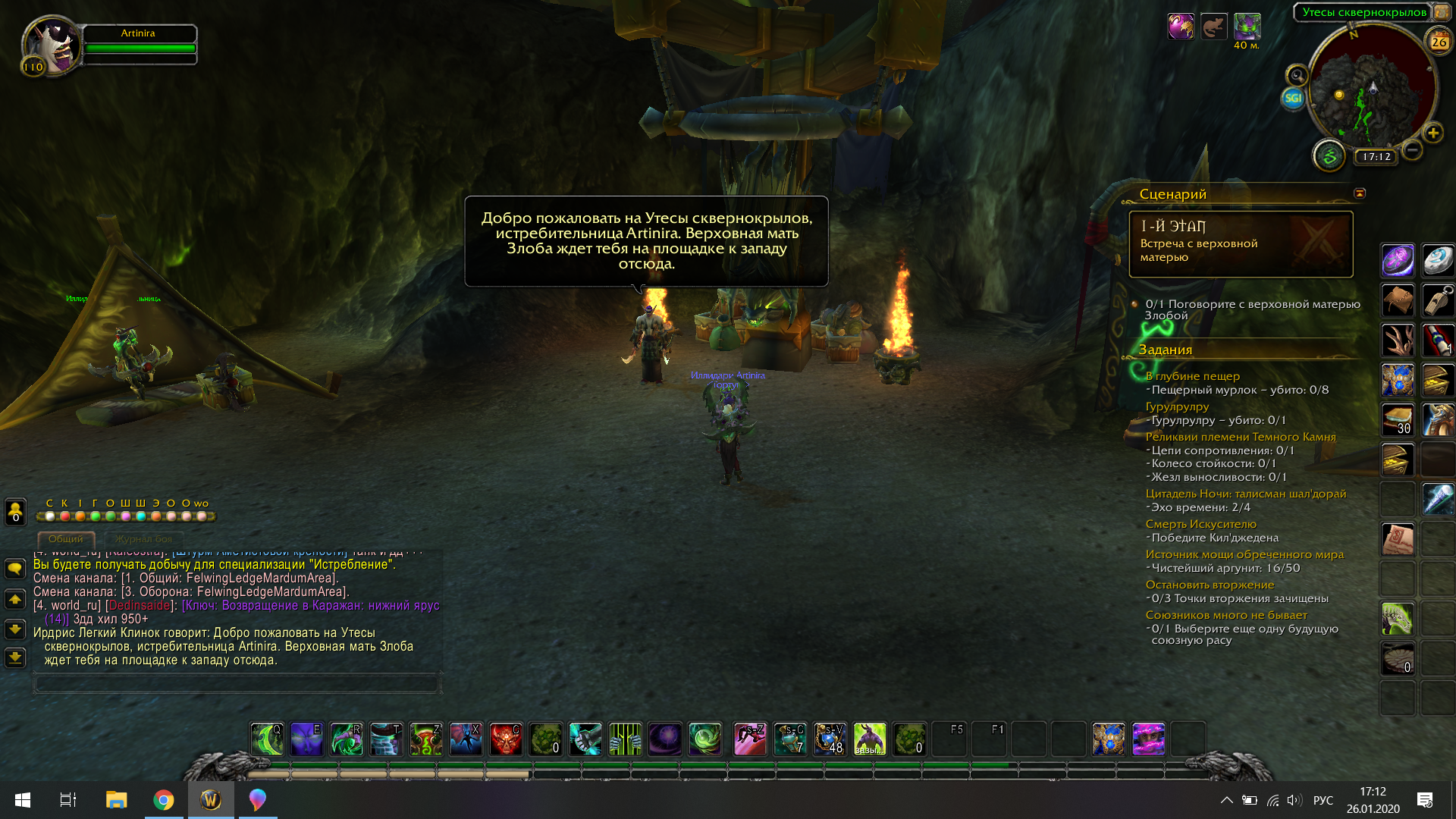Viewport: 1456px width, 819px height.
Task: Select the В глубине пещер quest
Action: tap(1192, 376)
